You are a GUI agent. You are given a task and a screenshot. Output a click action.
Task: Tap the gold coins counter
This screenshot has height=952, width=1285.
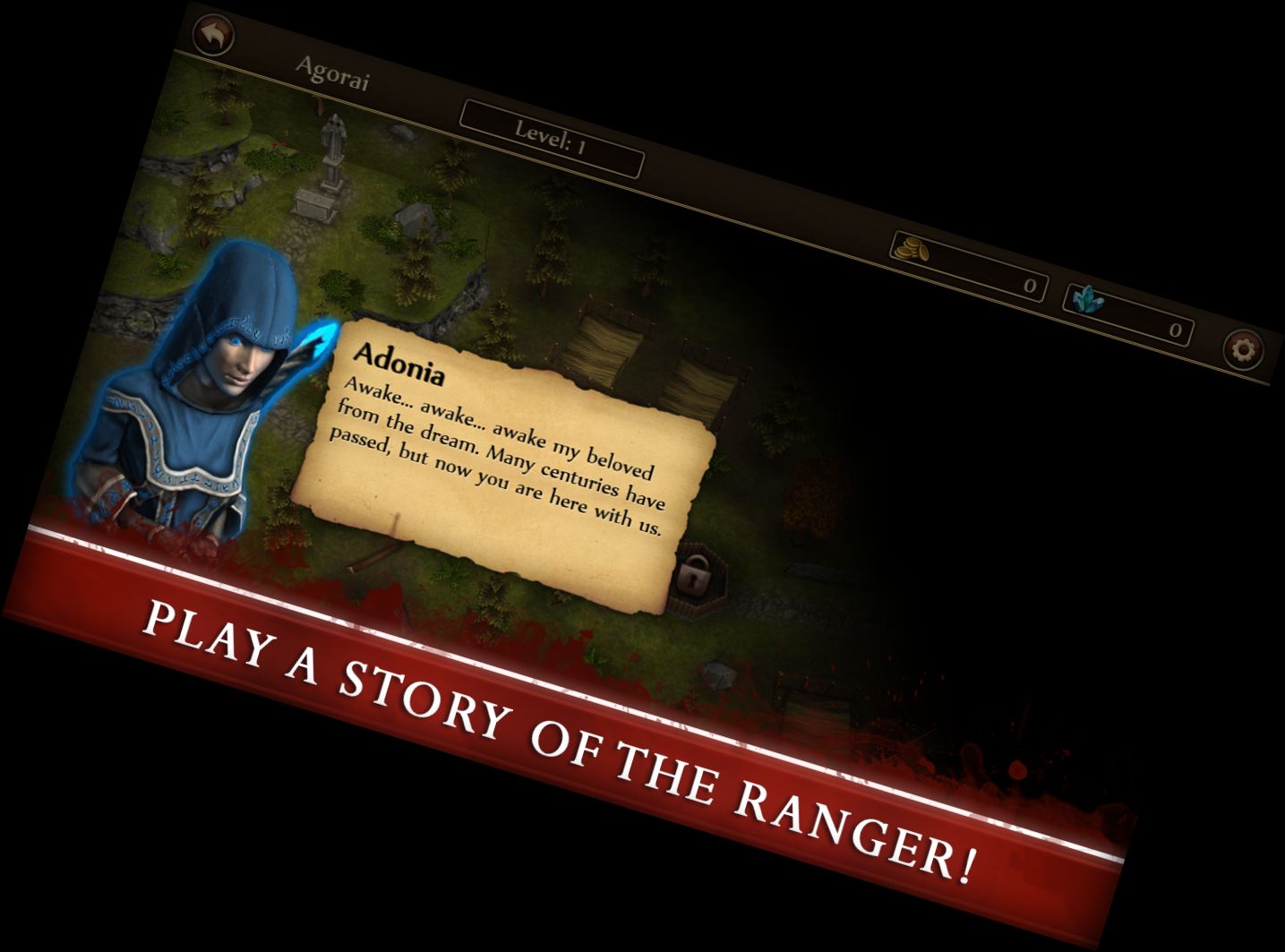[968, 266]
